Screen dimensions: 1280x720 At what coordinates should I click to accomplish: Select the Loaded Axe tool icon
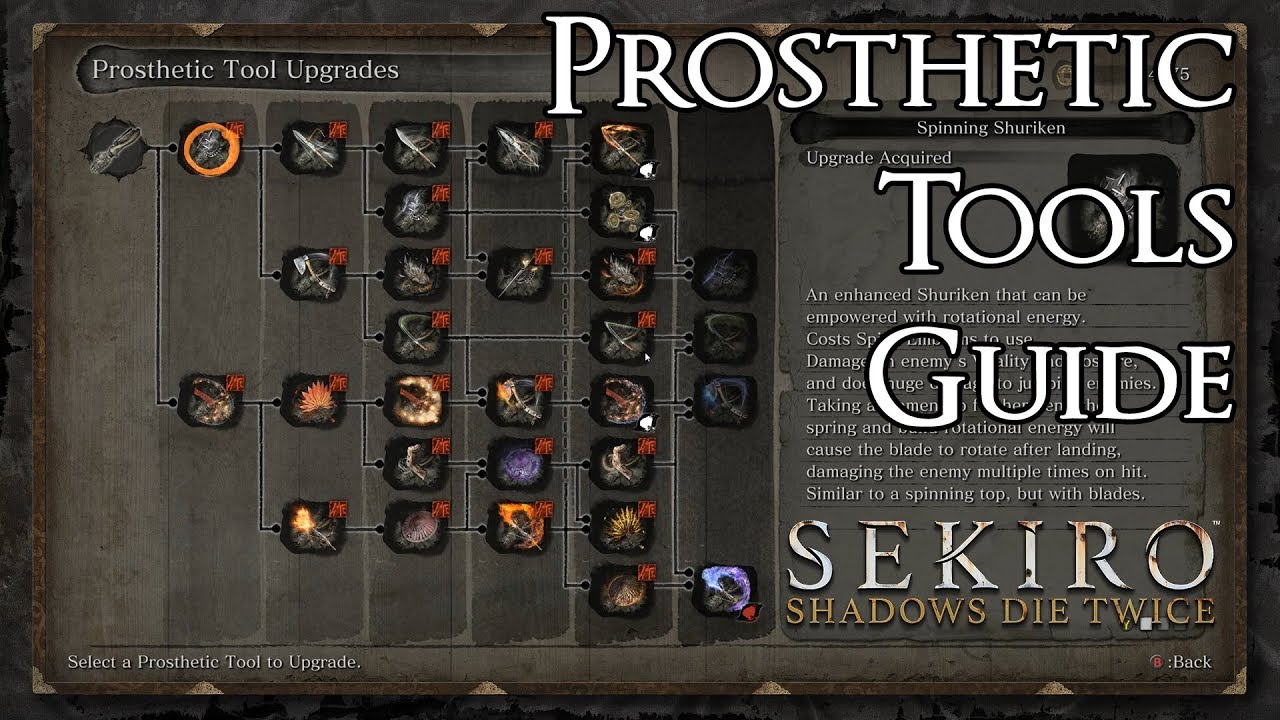pos(308,275)
